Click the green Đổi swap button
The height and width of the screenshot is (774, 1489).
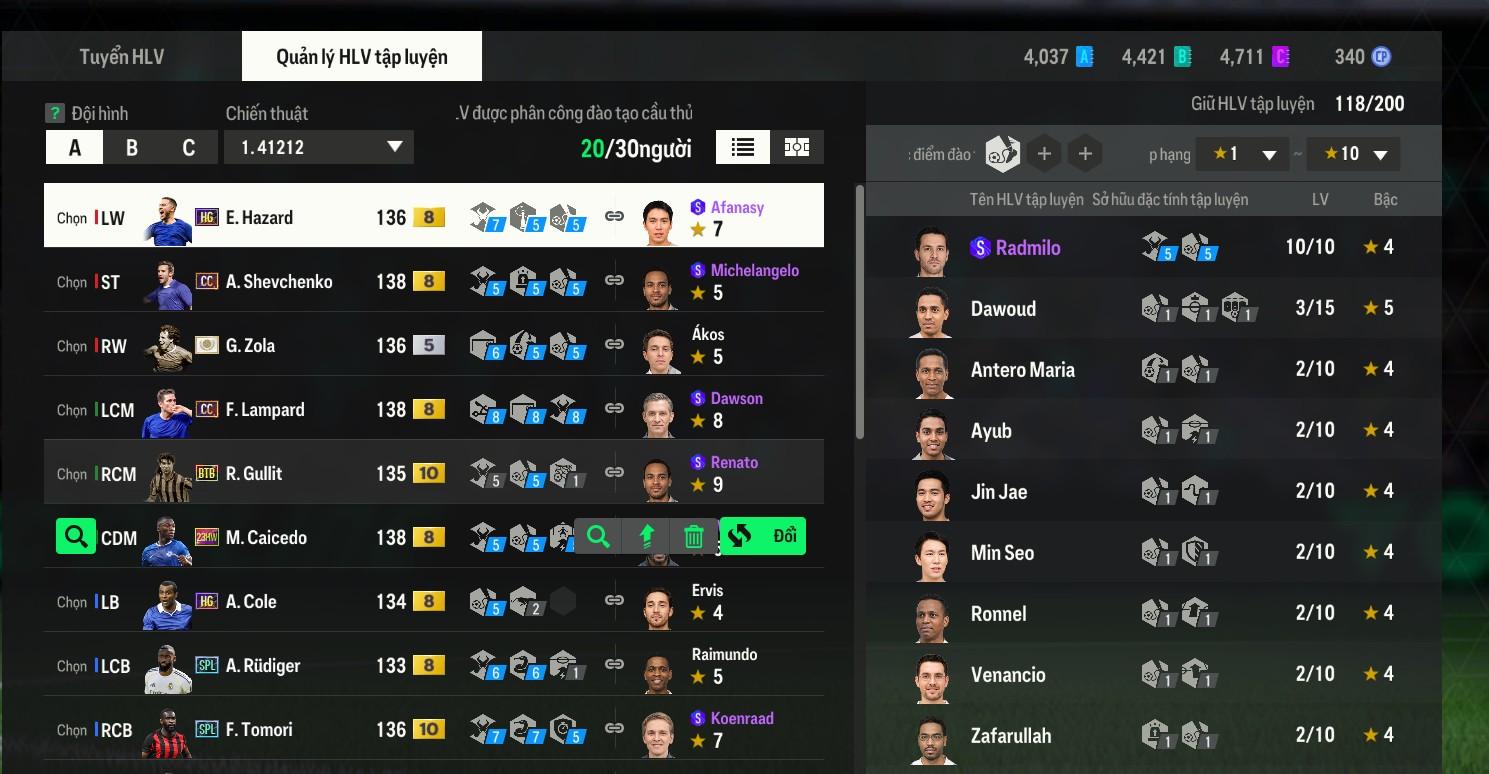point(763,537)
